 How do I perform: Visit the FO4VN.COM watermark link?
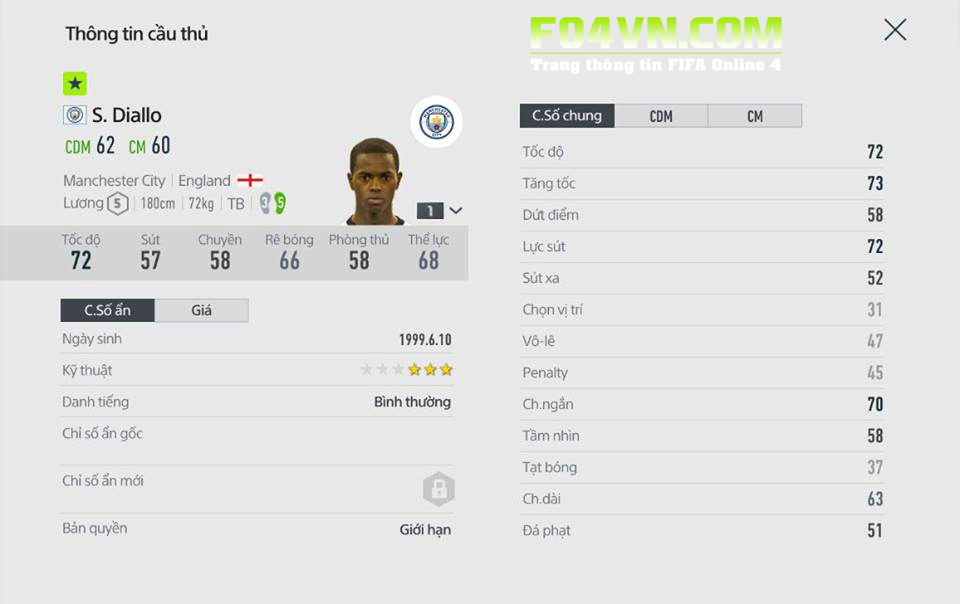(x=655, y=36)
